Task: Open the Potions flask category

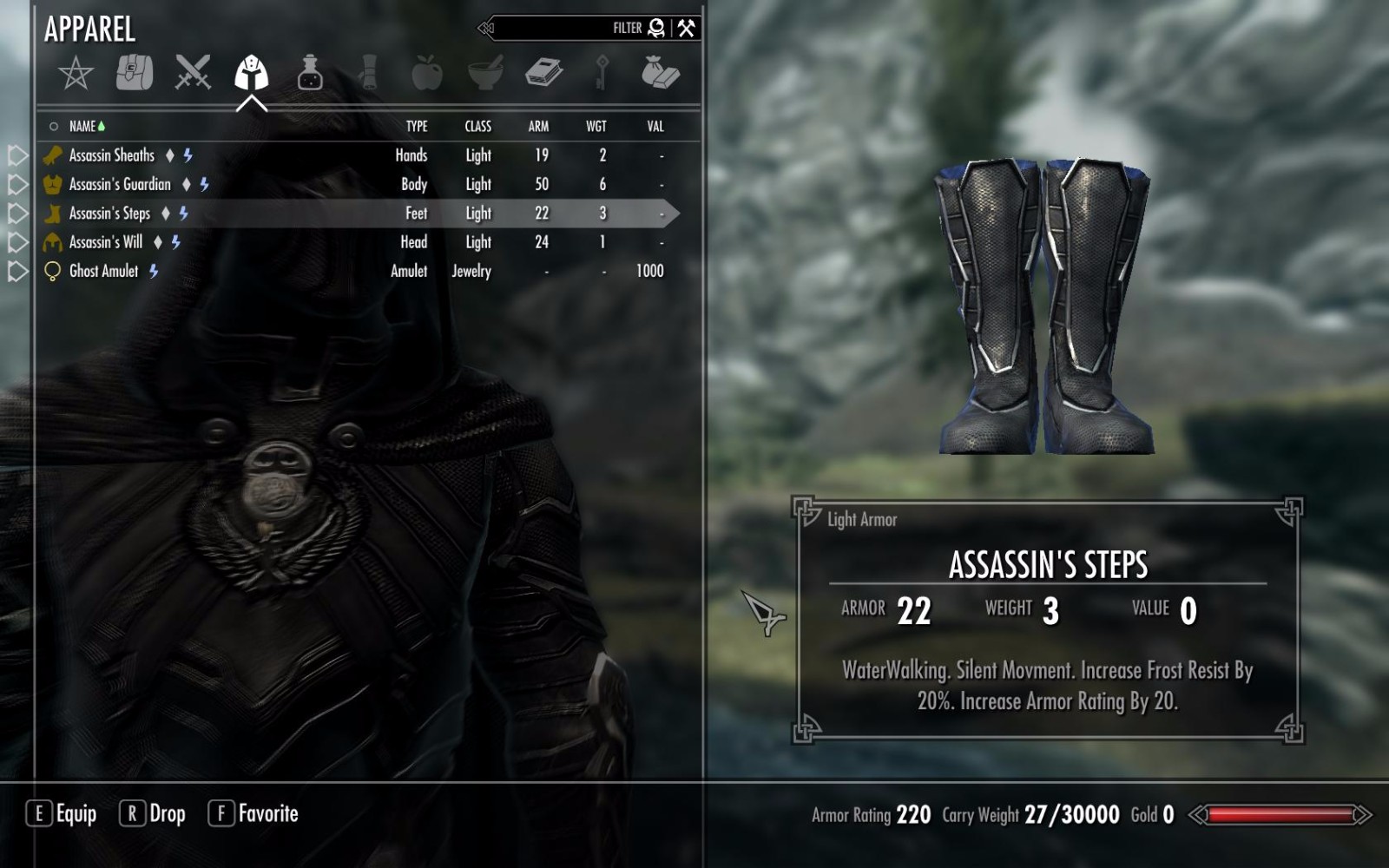Action: pos(310,73)
